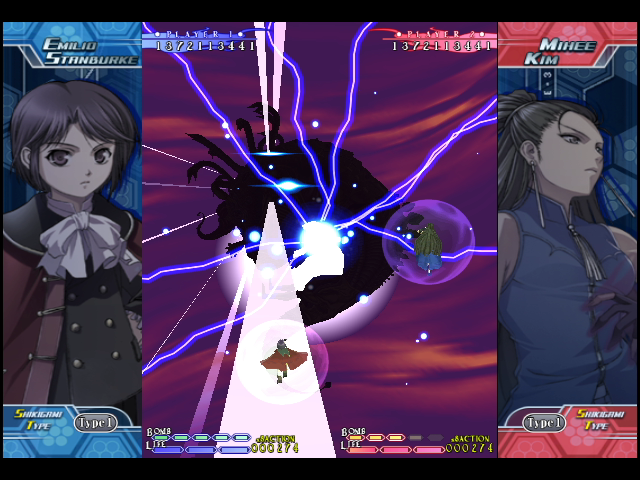Screen dimensions: 640x480
Task: Select Mihee Kim's character portrait
Action: pos(565,230)
